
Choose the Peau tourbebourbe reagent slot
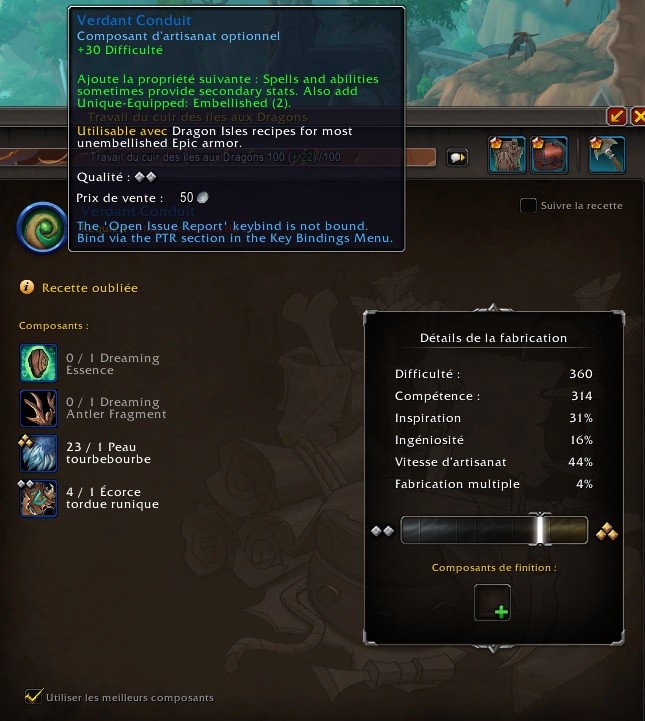(x=39, y=452)
